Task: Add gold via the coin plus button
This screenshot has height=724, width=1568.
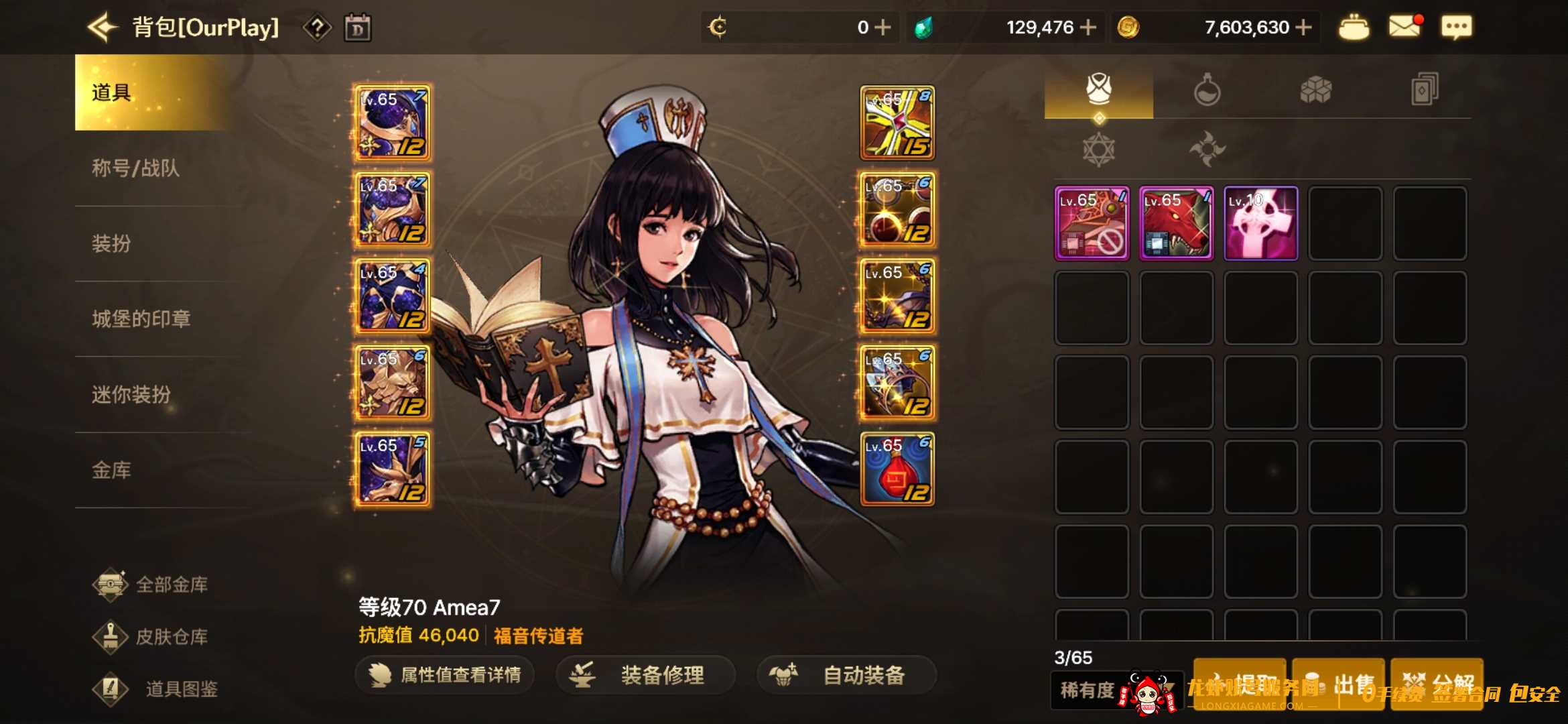Action: point(1304,27)
